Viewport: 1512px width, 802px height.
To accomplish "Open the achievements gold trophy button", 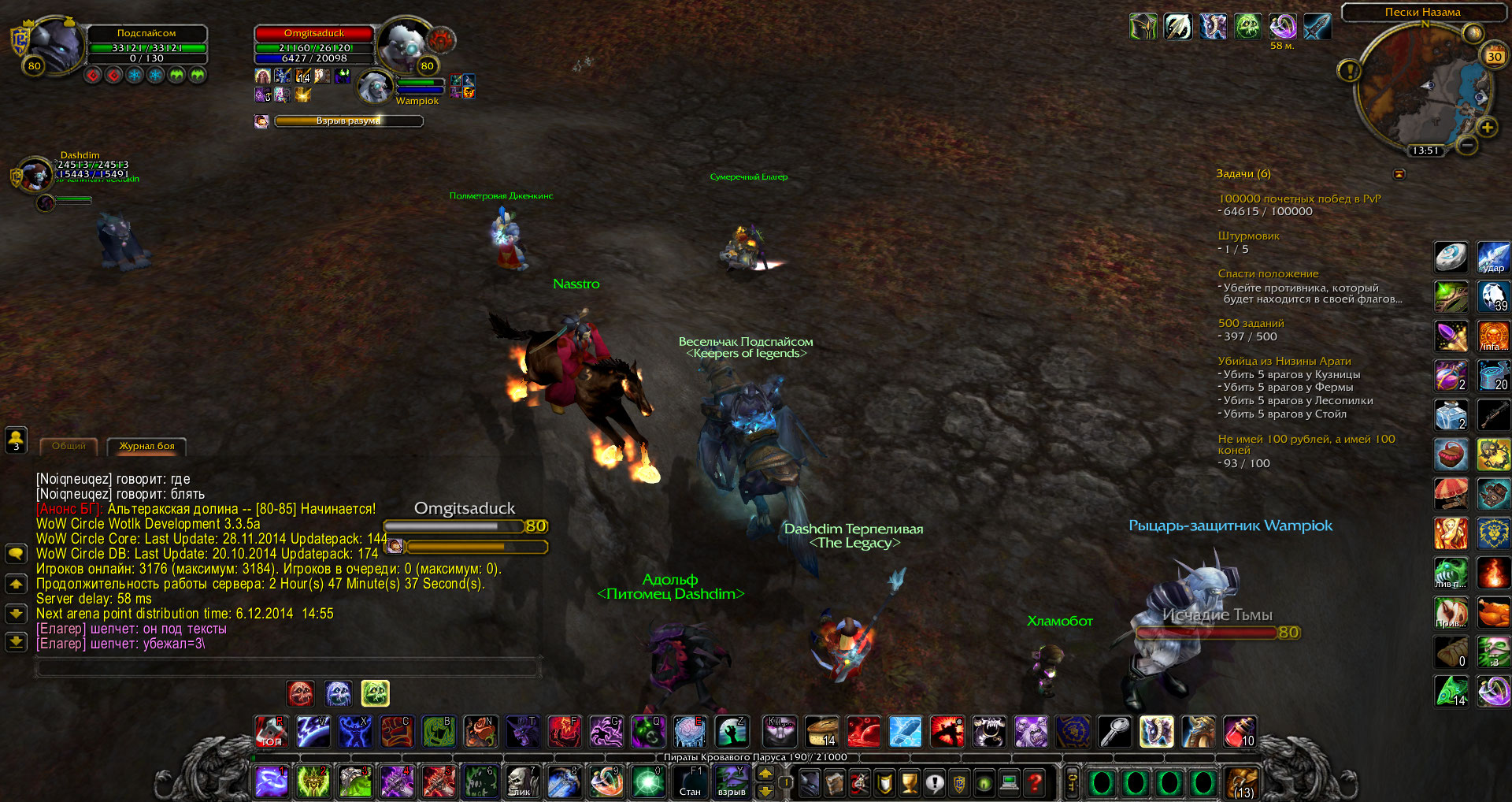I will point(909,782).
